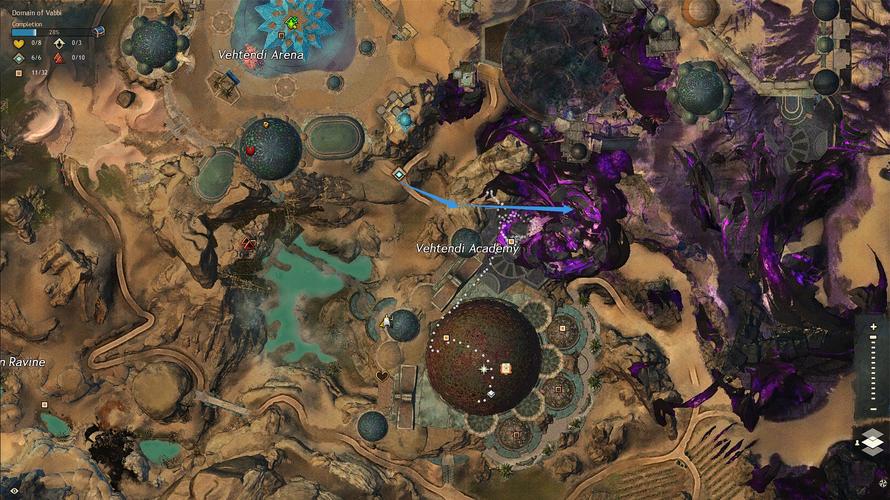The height and width of the screenshot is (500, 890).
Task: Click the waypoint northwest of Vehtendi Academy
Action: [398, 174]
